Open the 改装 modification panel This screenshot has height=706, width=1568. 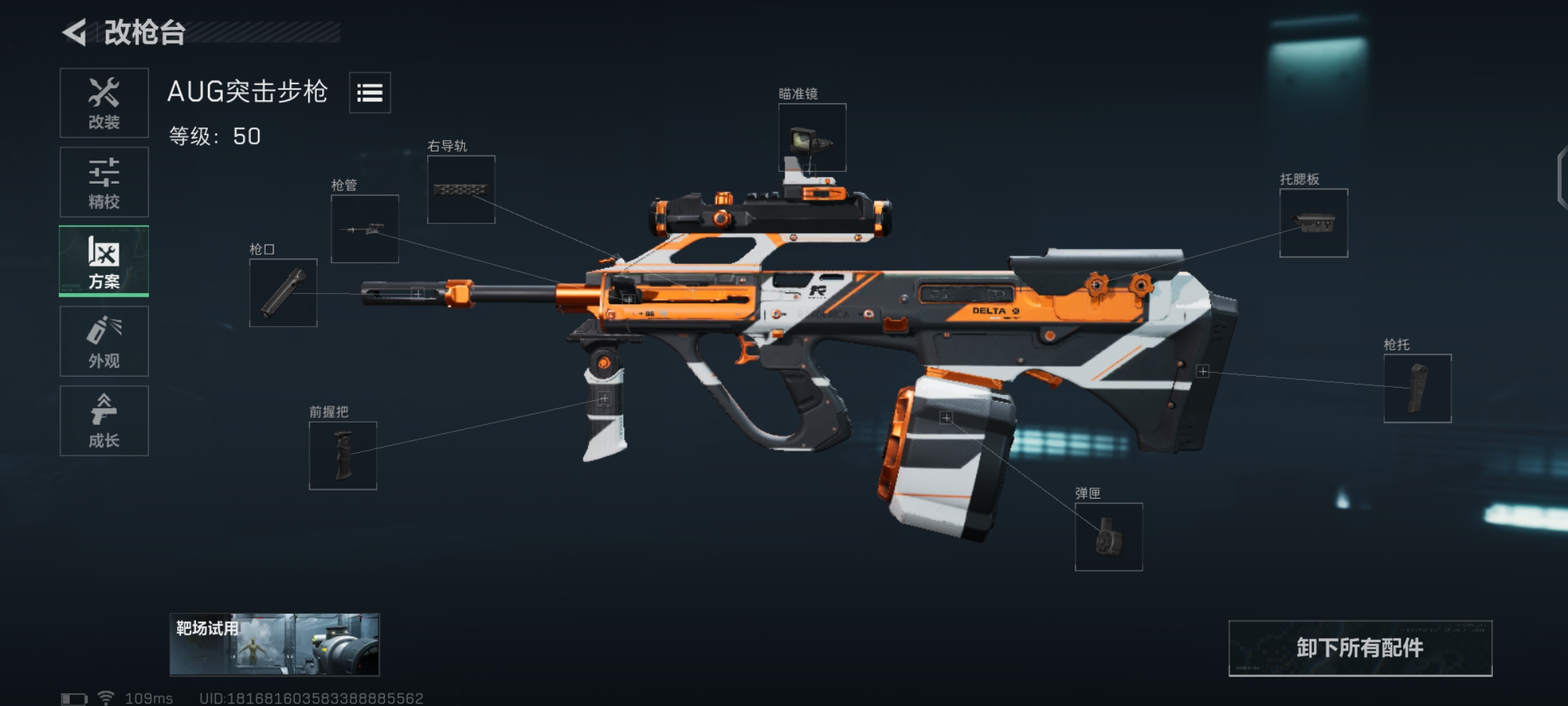click(x=104, y=103)
